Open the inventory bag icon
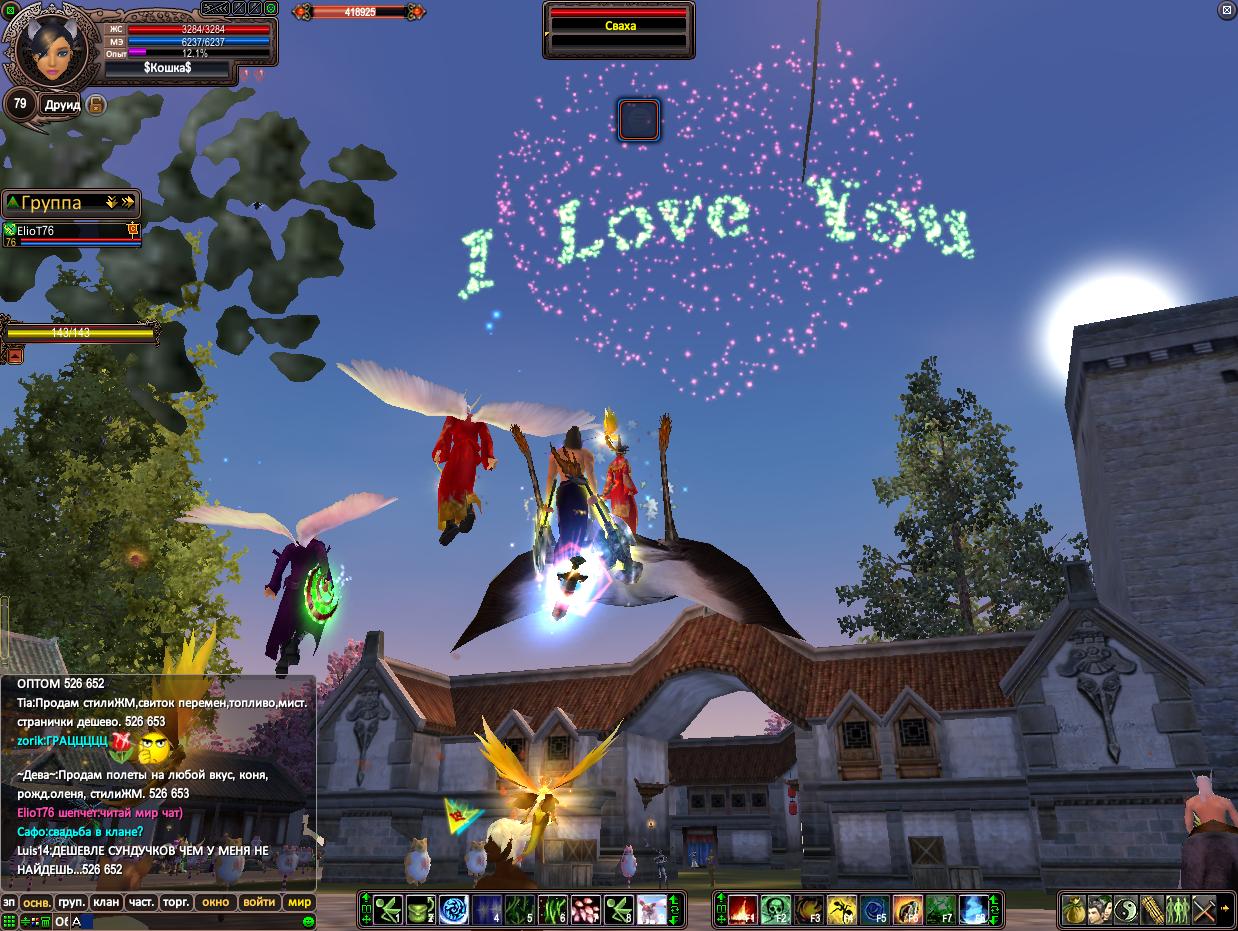Image resolution: width=1238 pixels, height=931 pixels. click(1074, 910)
